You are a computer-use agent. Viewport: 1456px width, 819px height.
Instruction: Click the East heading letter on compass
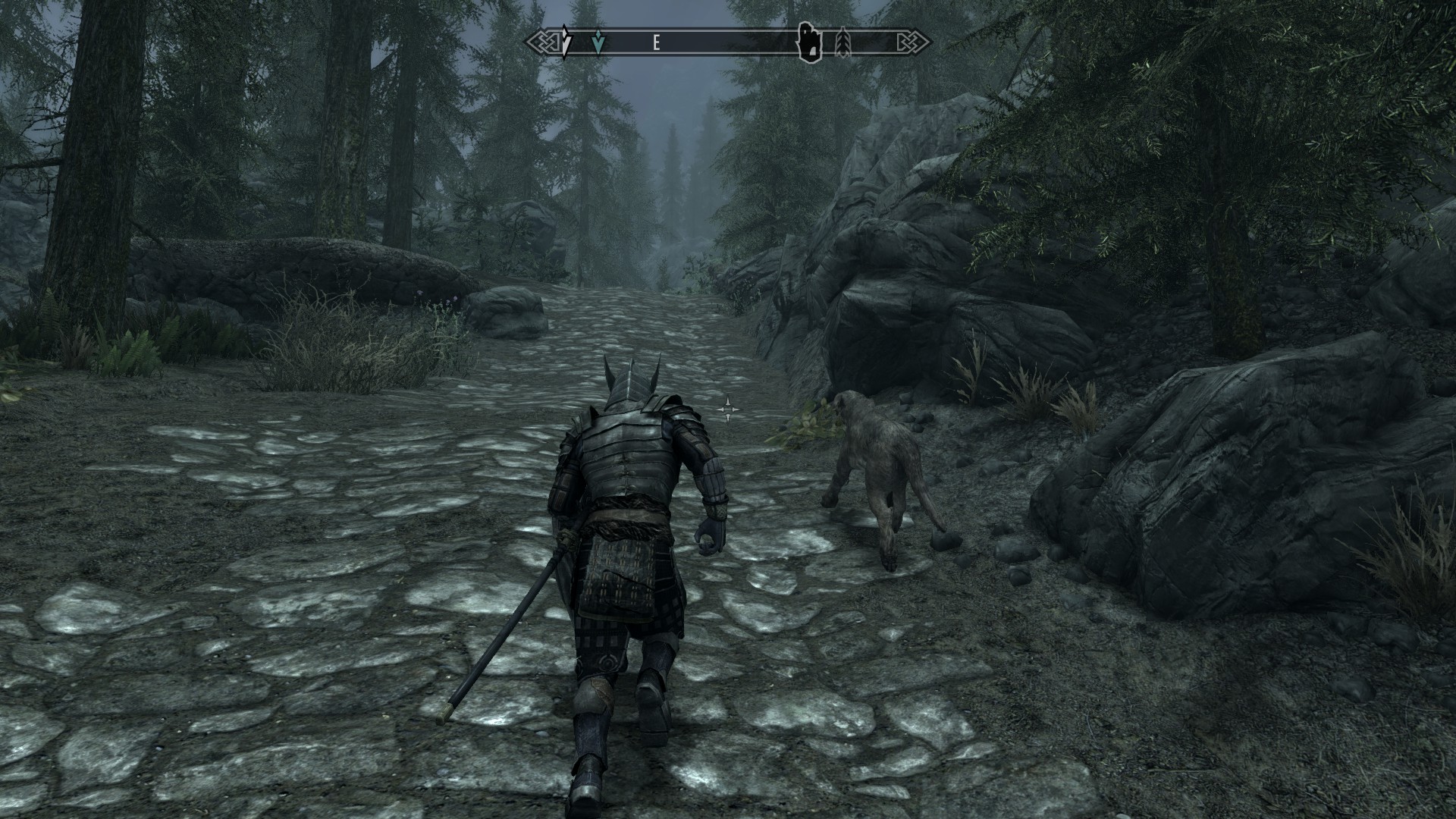coord(656,43)
